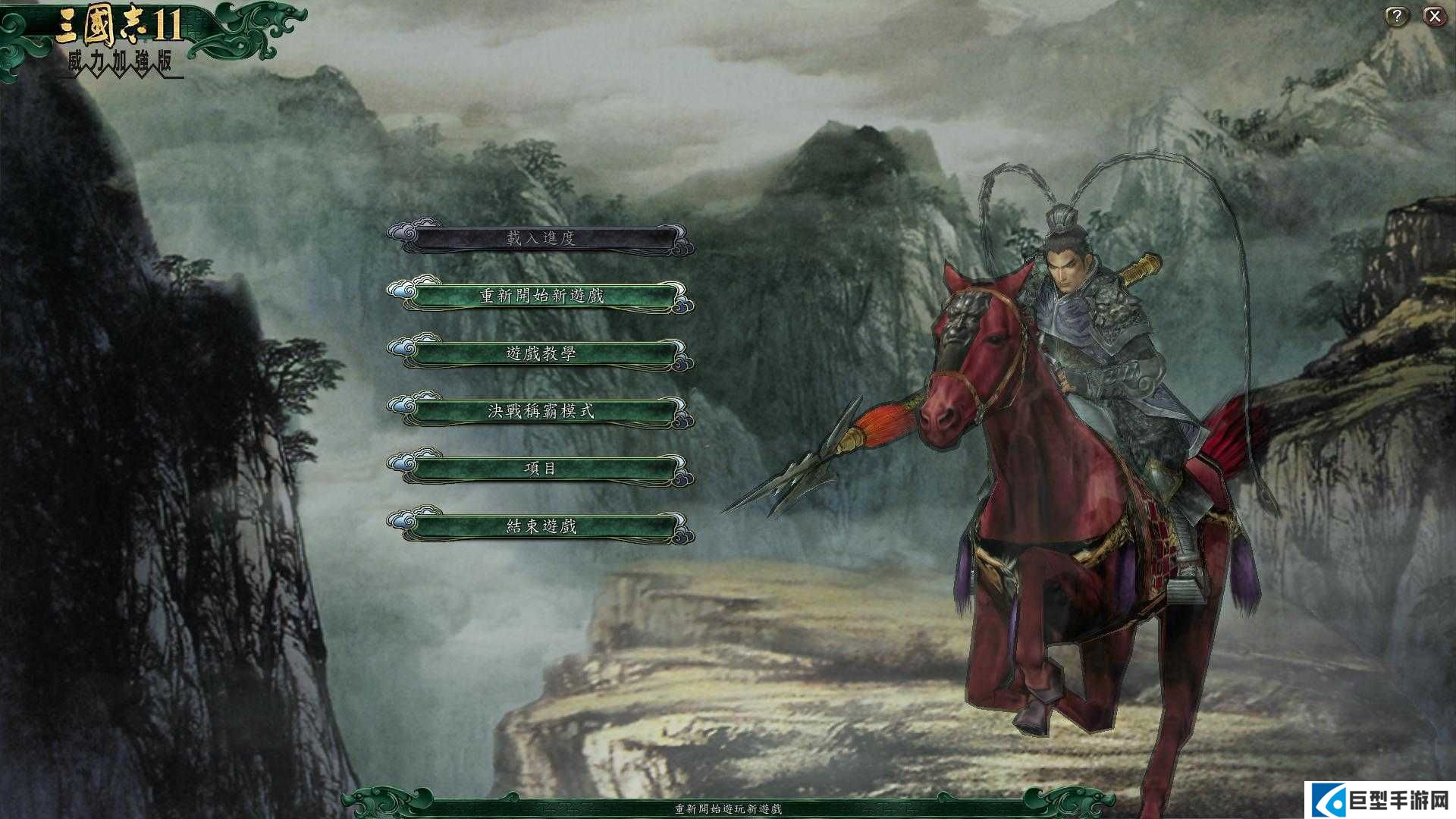Select the 載入進度 load game entry
Viewport: 1456px width, 819px height.
[x=541, y=238]
